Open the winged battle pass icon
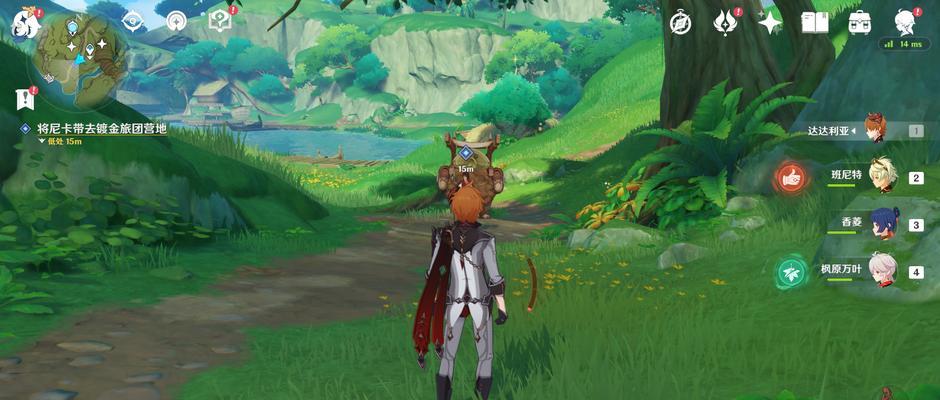 click(x=725, y=22)
